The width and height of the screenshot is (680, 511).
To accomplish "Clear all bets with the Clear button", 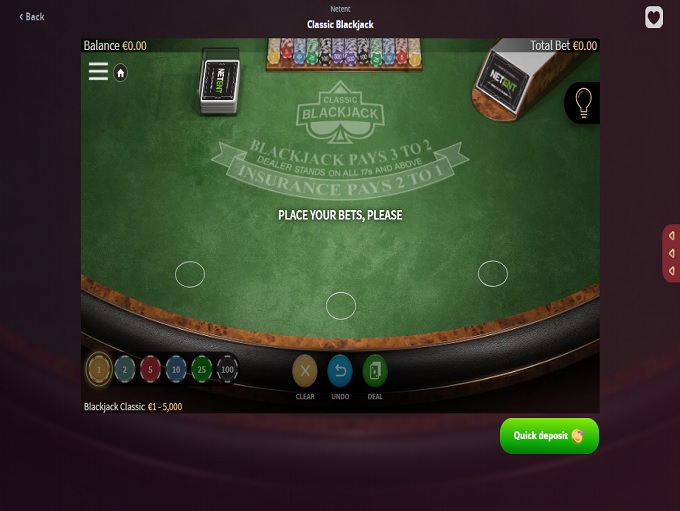I will pyautogui.click(x=305, y=372).
